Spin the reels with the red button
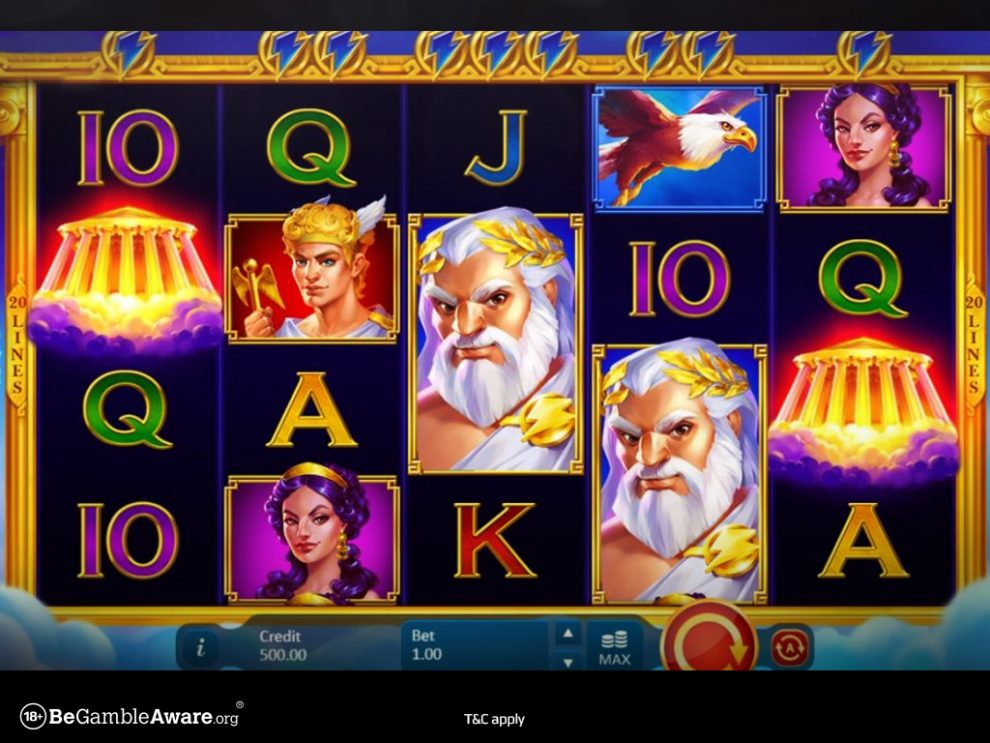Screen dimensions: 990x743 [x=708, y=643]
